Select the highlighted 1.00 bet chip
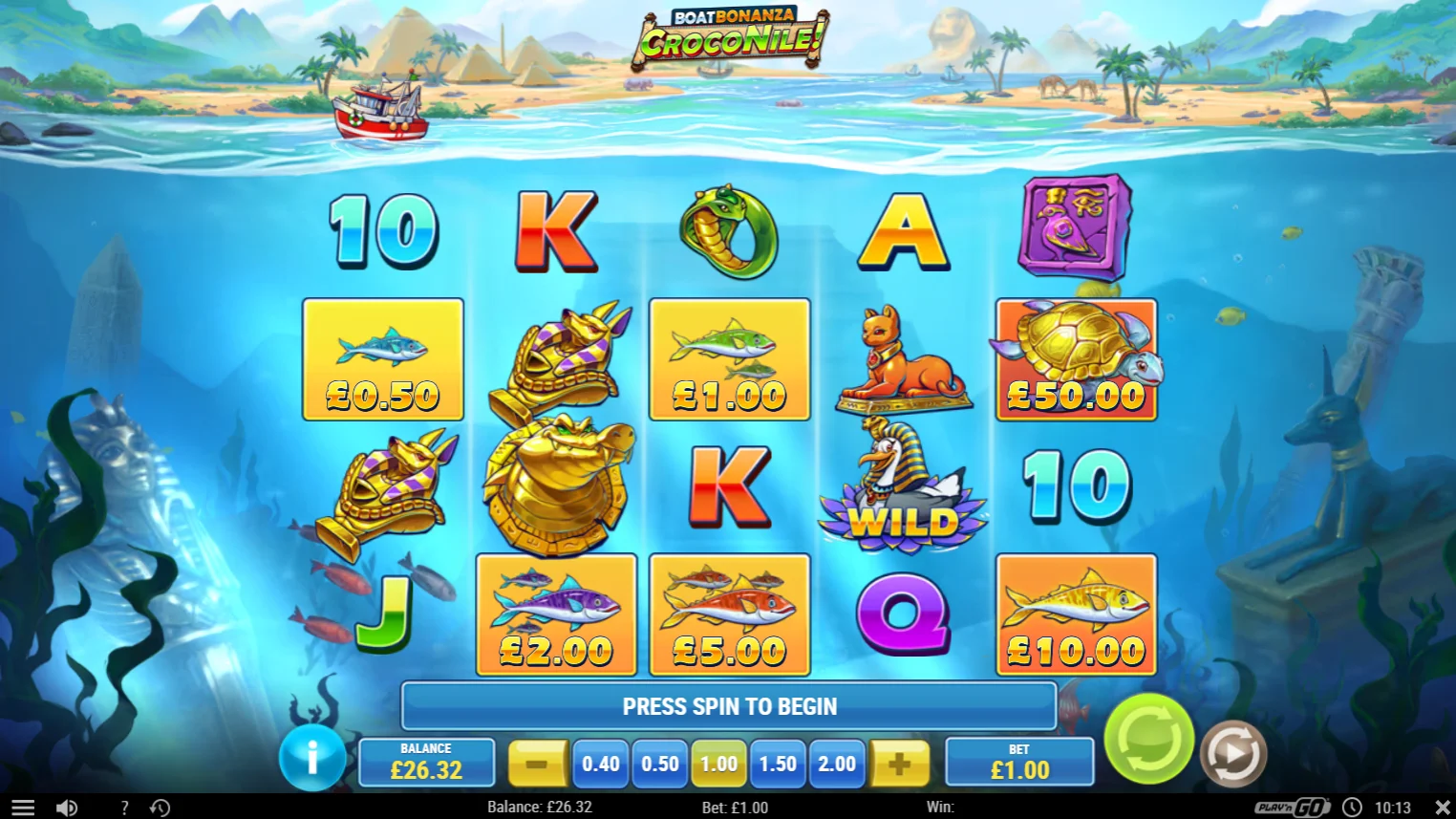 point(717,764)
